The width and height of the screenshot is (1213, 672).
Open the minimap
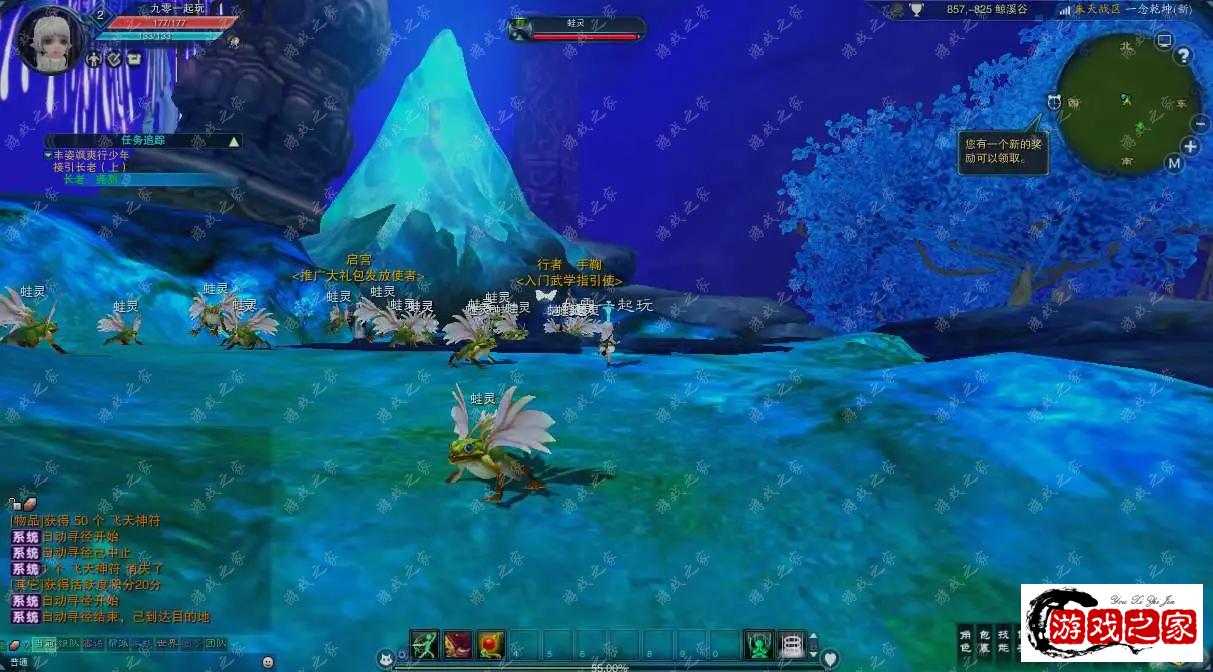[1128, 103]
